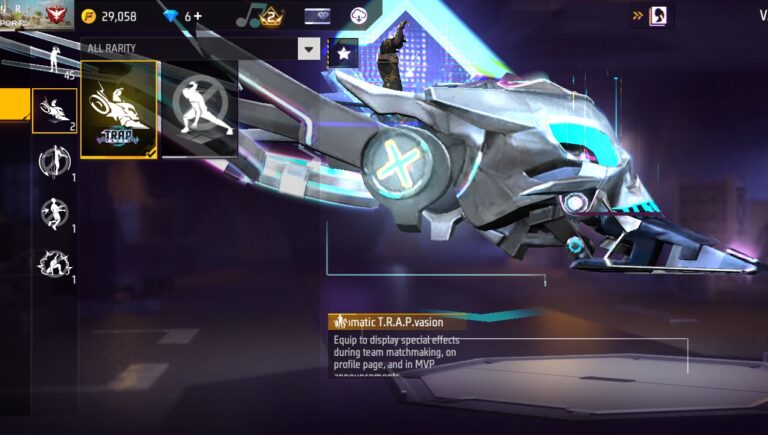Pick the running figure in circle category

point(54,213)
